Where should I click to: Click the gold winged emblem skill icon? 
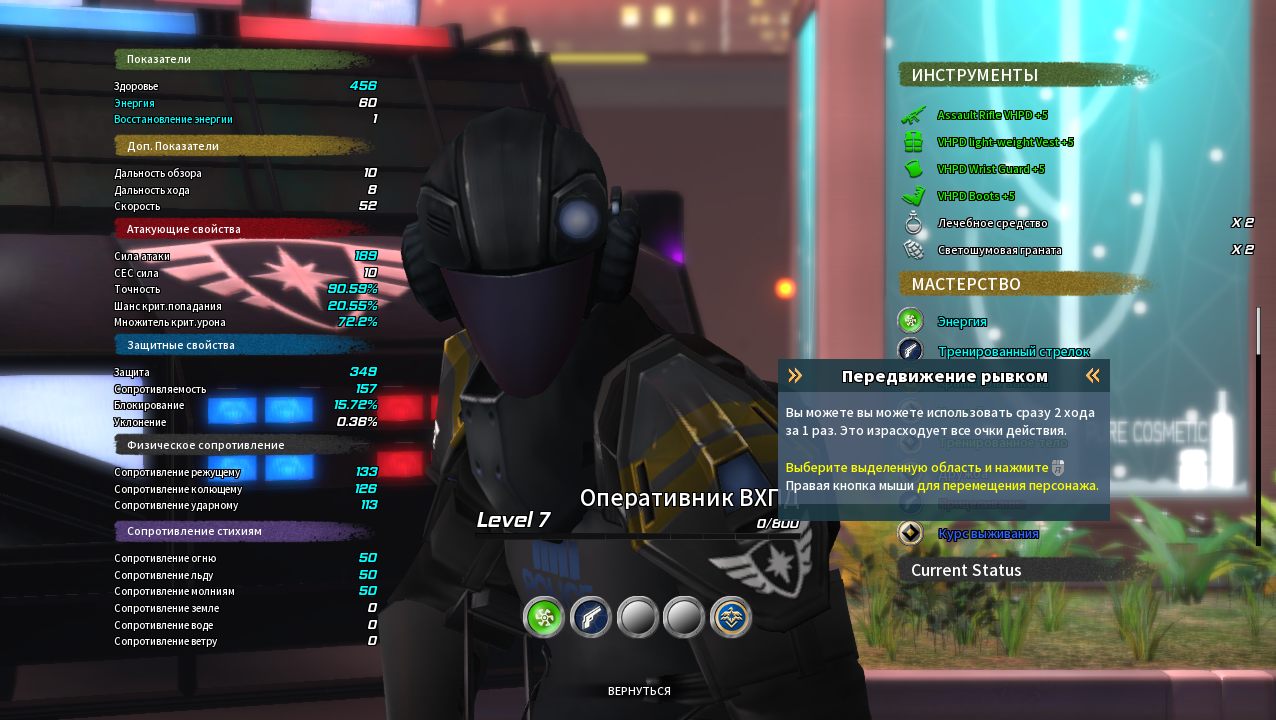click(x=731, y=617)
